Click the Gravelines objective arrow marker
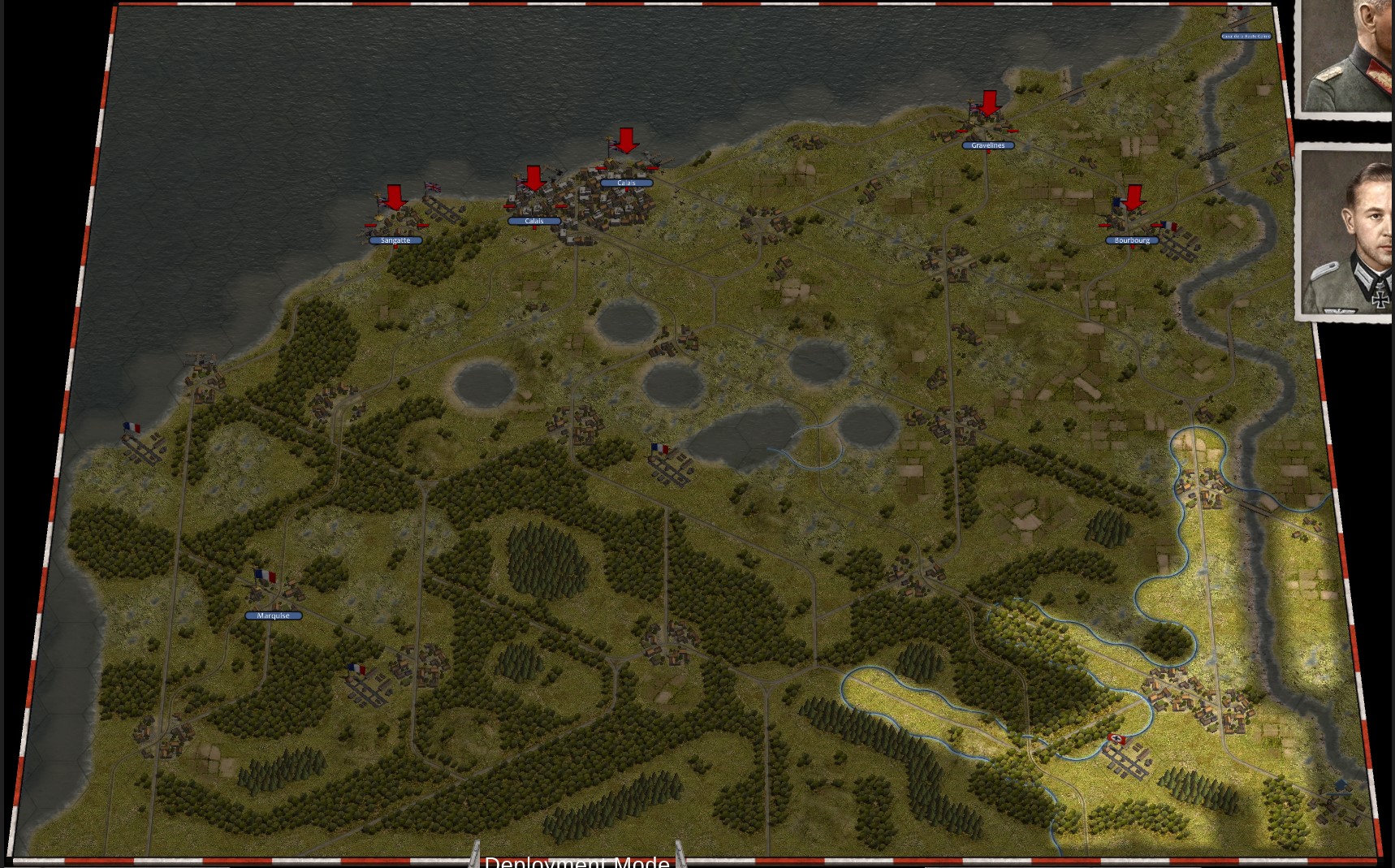 (x=989, y=103)
